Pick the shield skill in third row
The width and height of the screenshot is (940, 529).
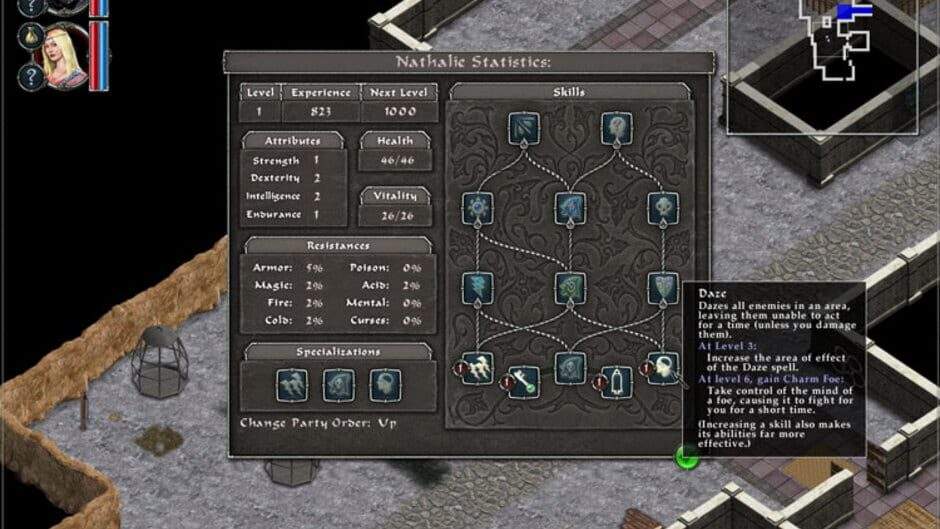663,288
